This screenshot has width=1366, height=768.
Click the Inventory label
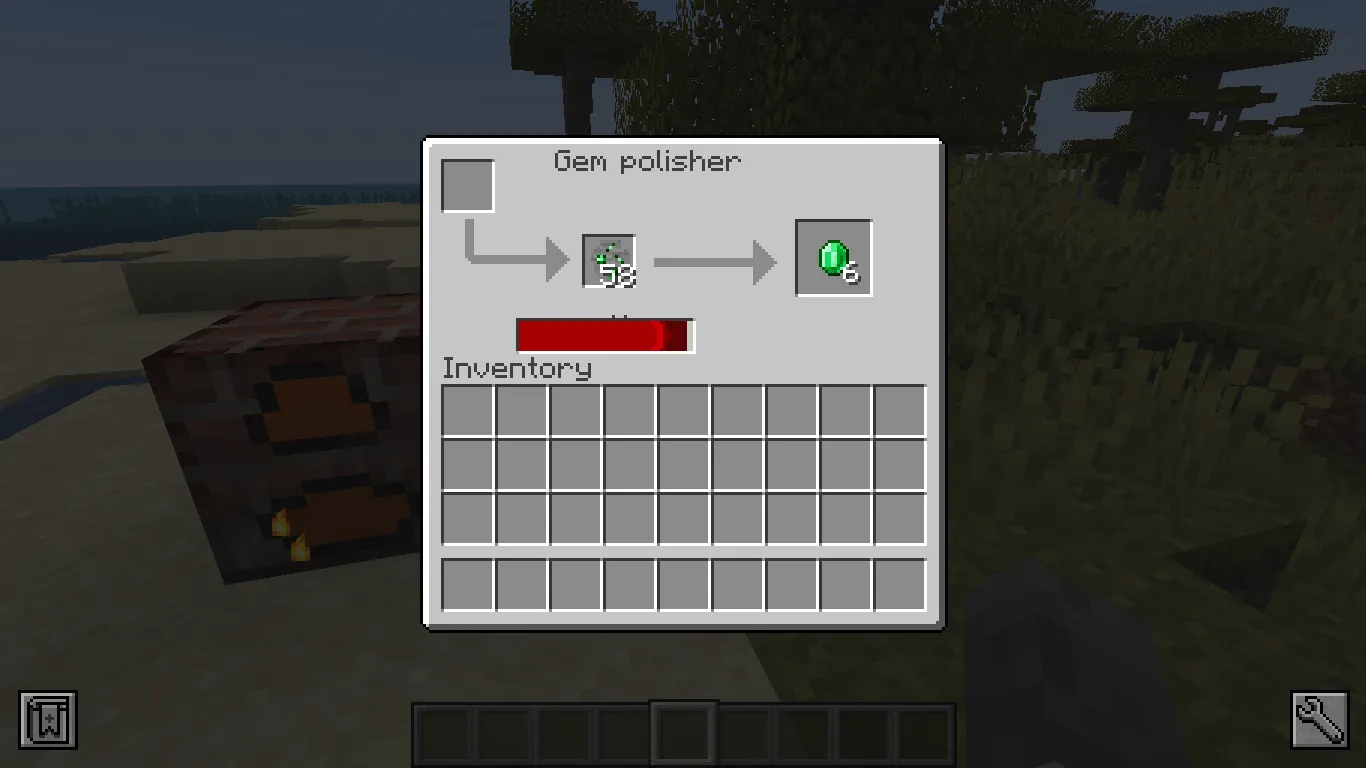(518, 369)
